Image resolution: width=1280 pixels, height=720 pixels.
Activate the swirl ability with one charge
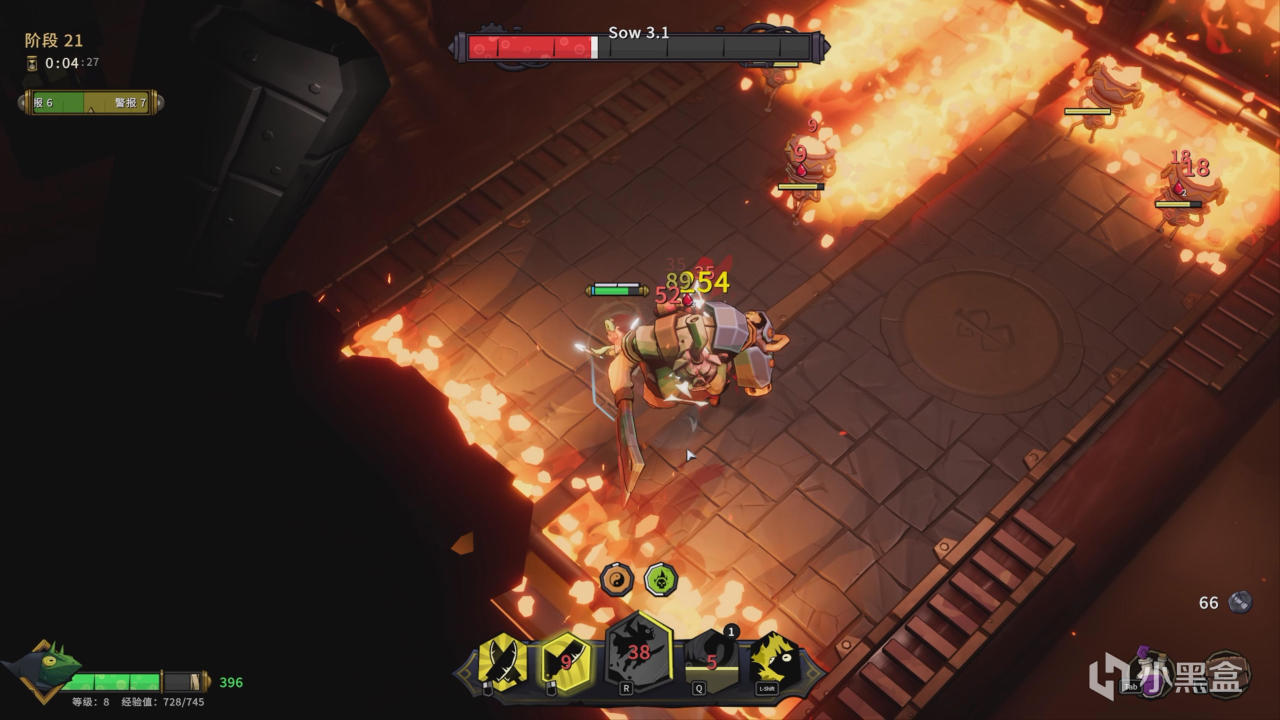tap(712, 660)
